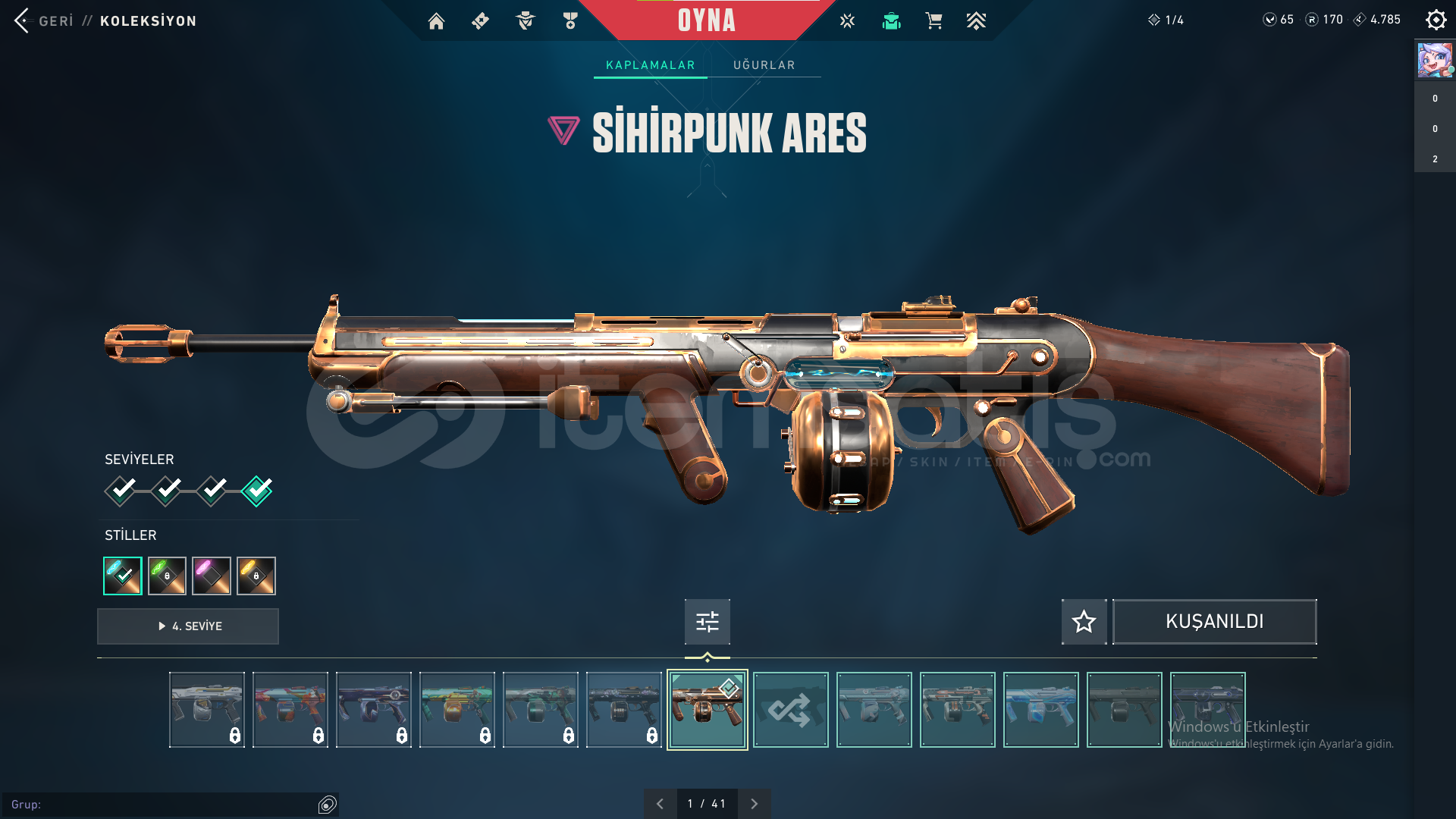Open the player avatar portrait
The image size is (1456, 819).
coord(1435,61)
